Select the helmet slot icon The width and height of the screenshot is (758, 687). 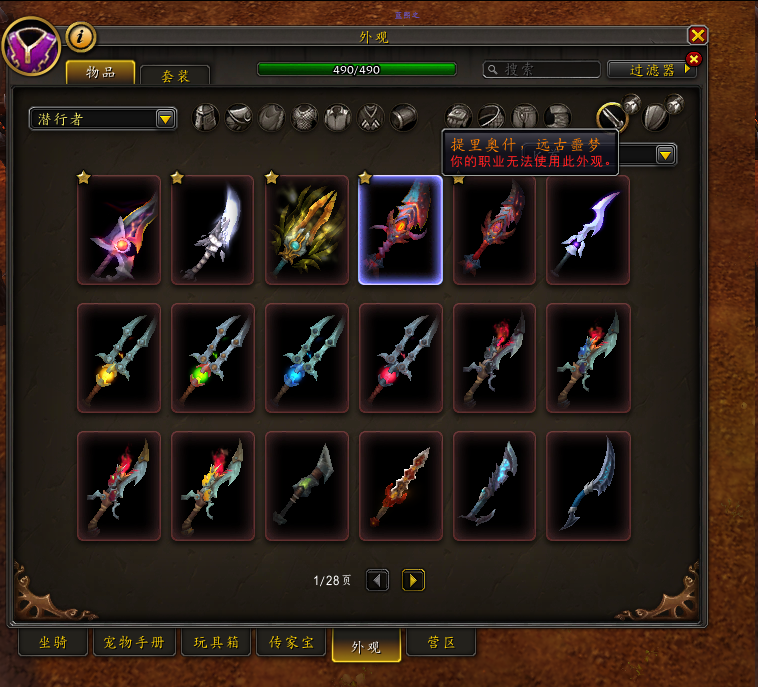(206, 118)
